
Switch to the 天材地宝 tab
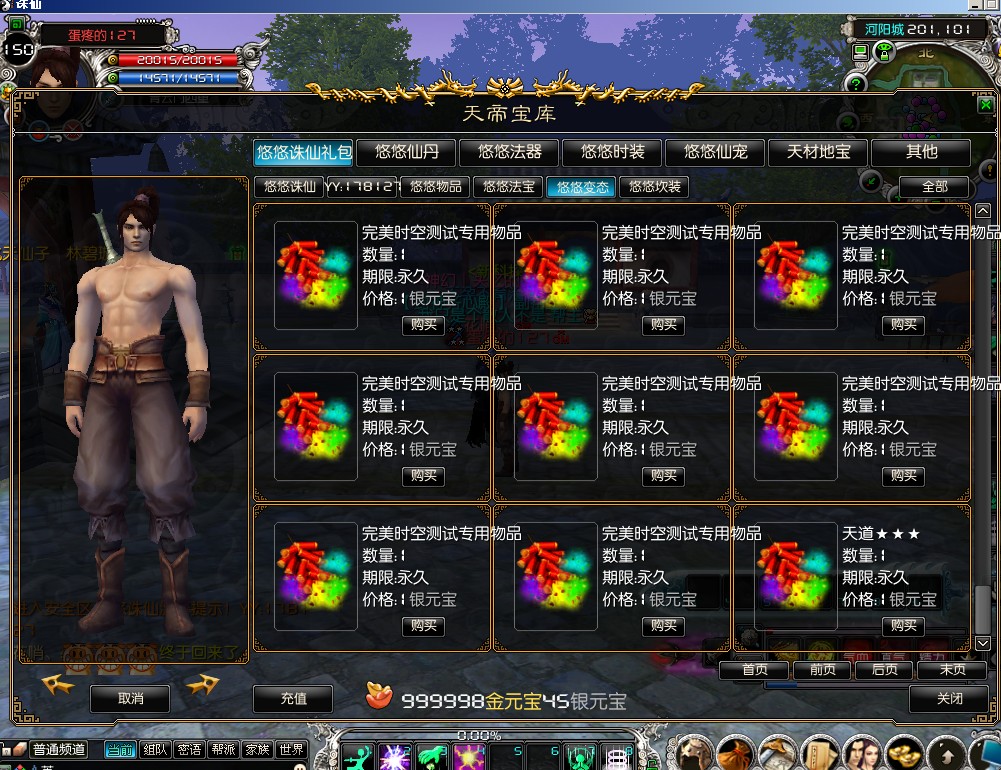point(819,152)
